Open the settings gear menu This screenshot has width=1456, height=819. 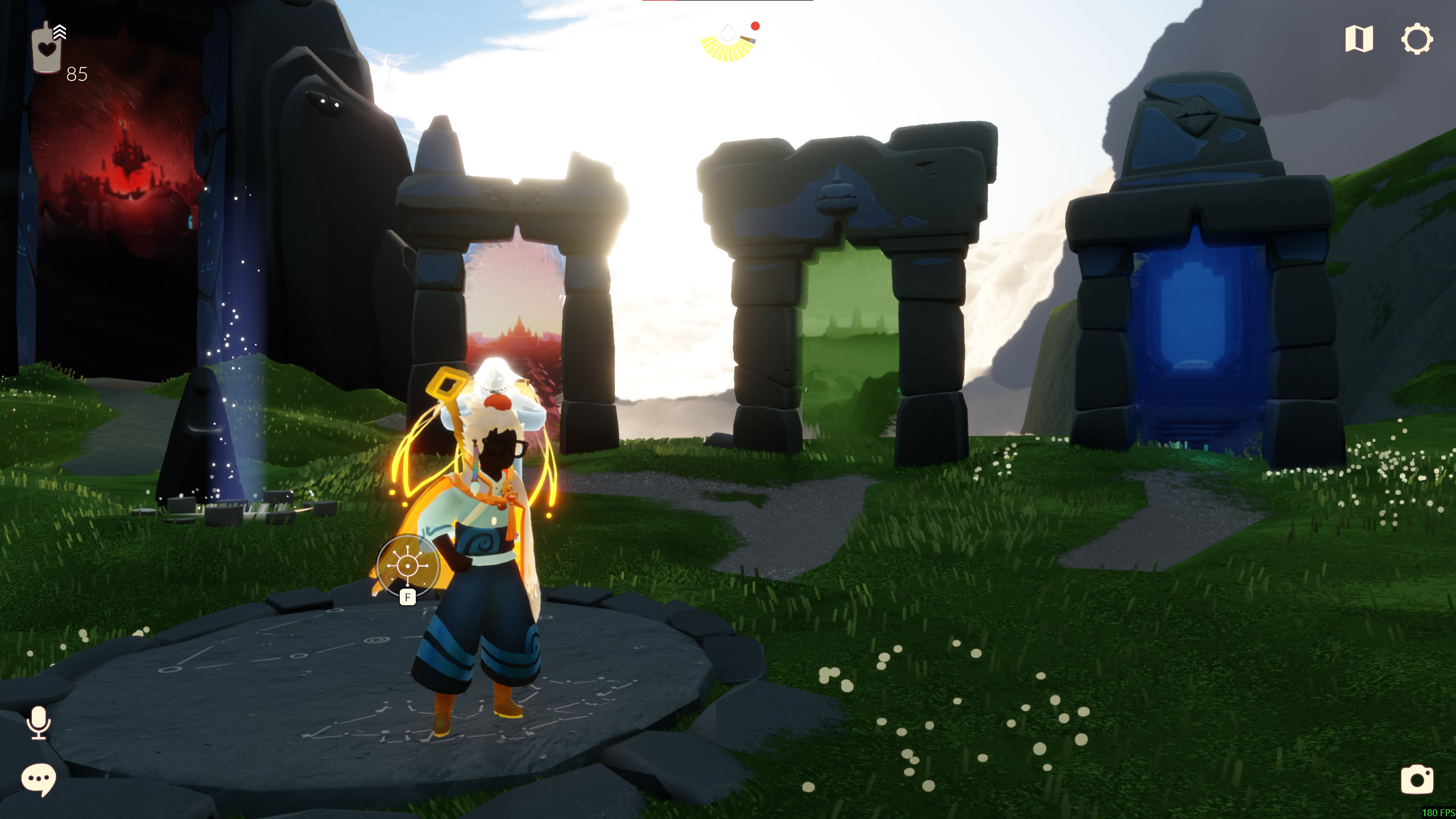[x=1416, y=39]
